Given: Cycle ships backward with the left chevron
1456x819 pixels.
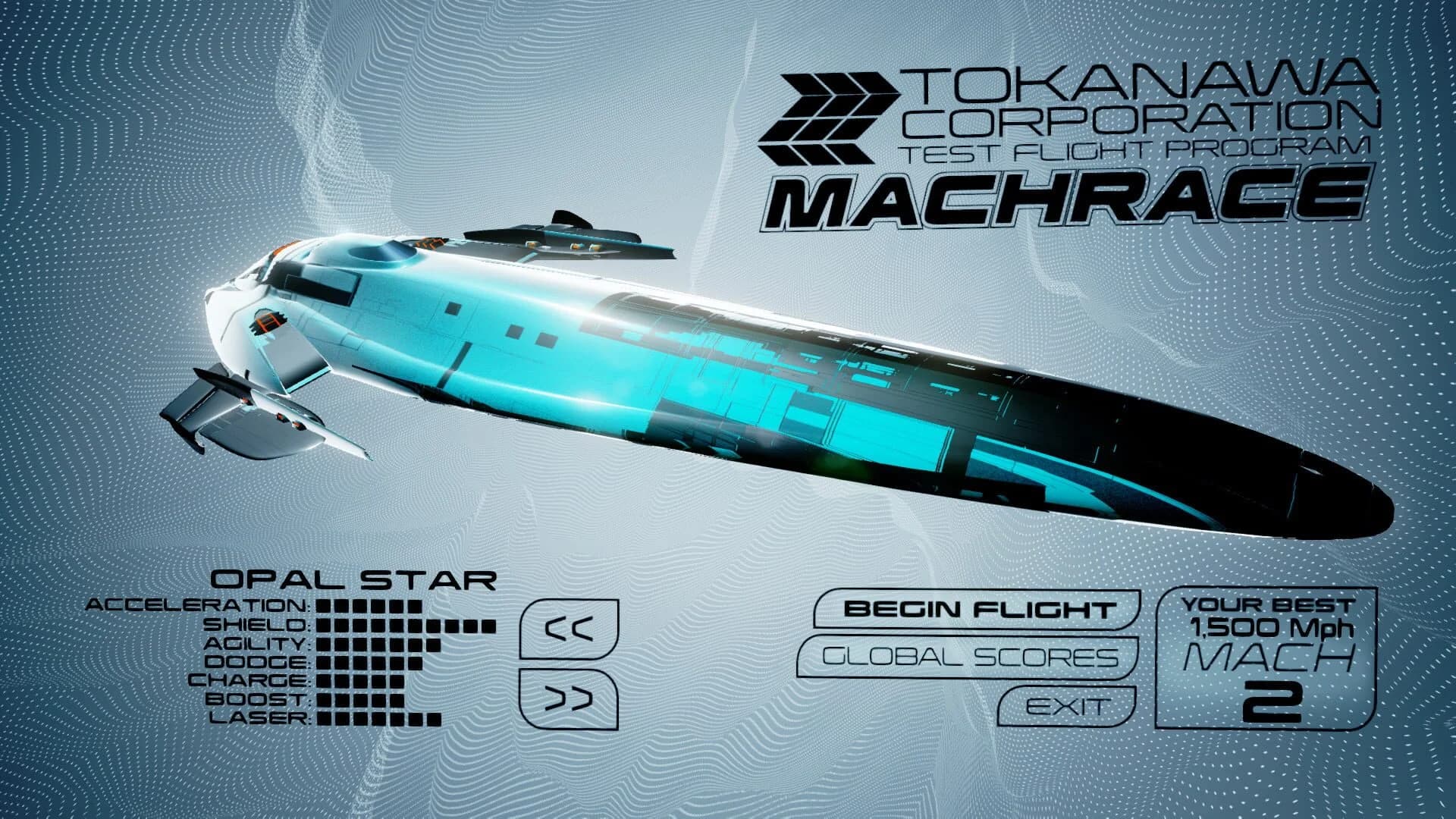Looking at the screenshot, I should click(x=569, y=629).
